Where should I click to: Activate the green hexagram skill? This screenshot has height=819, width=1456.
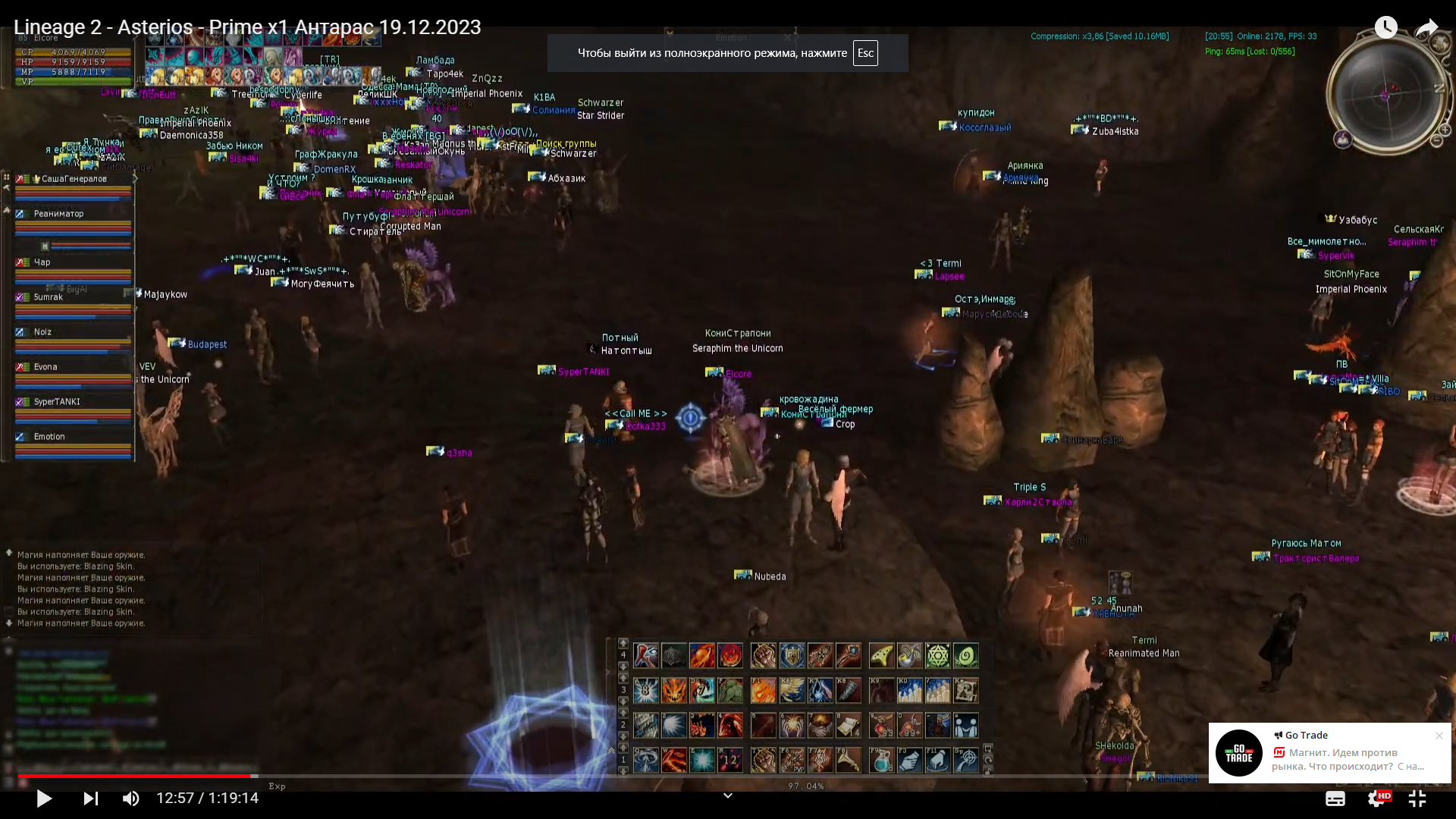click(x=937, y=656)
